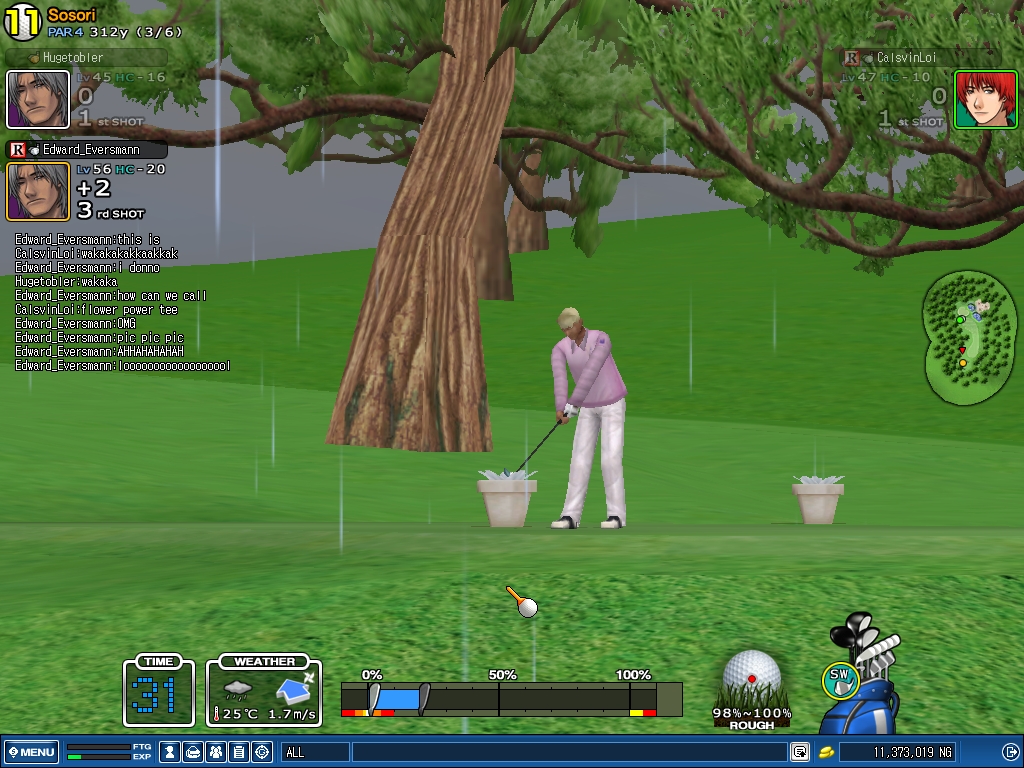Open the MENU button

pos(32,752)
